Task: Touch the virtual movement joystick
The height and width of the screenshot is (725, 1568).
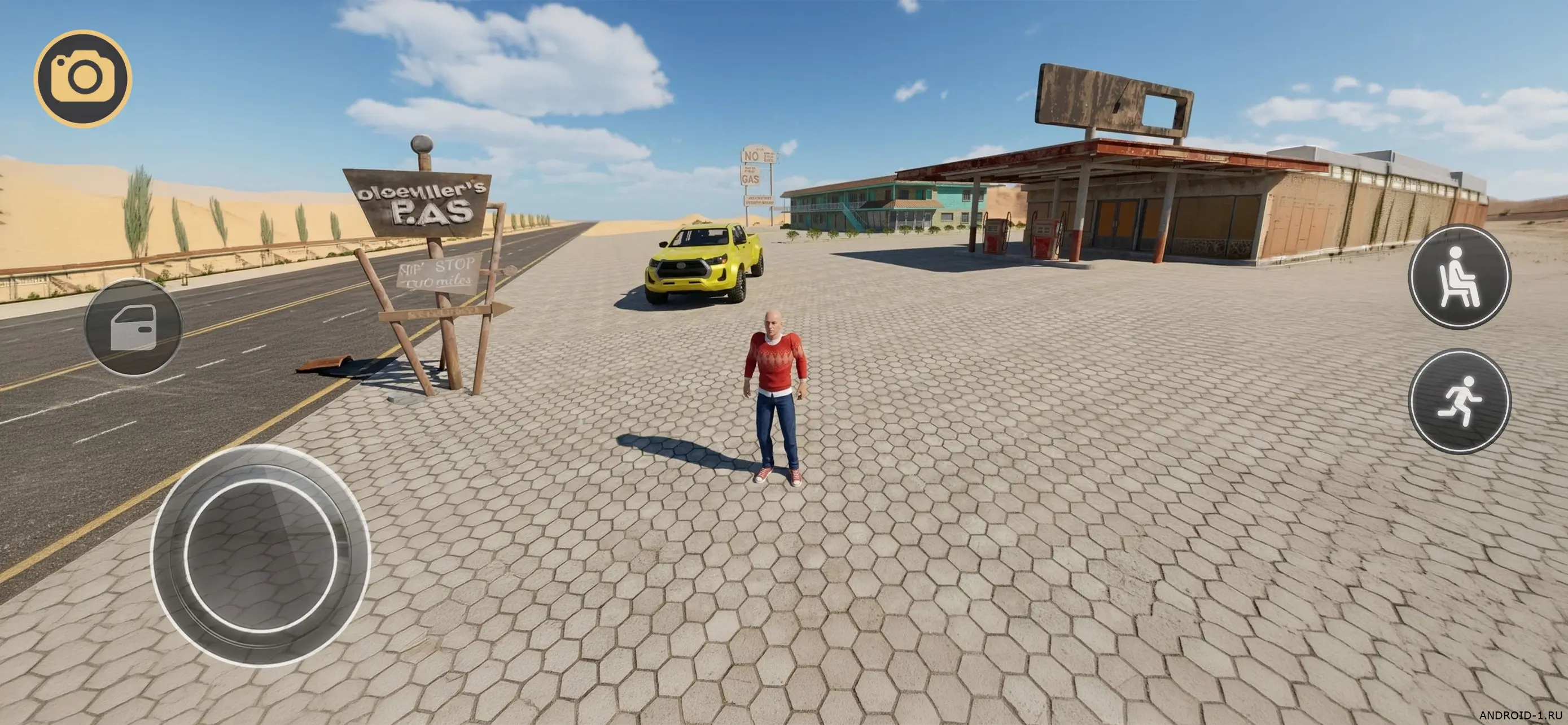Action: tap(261, 555)
